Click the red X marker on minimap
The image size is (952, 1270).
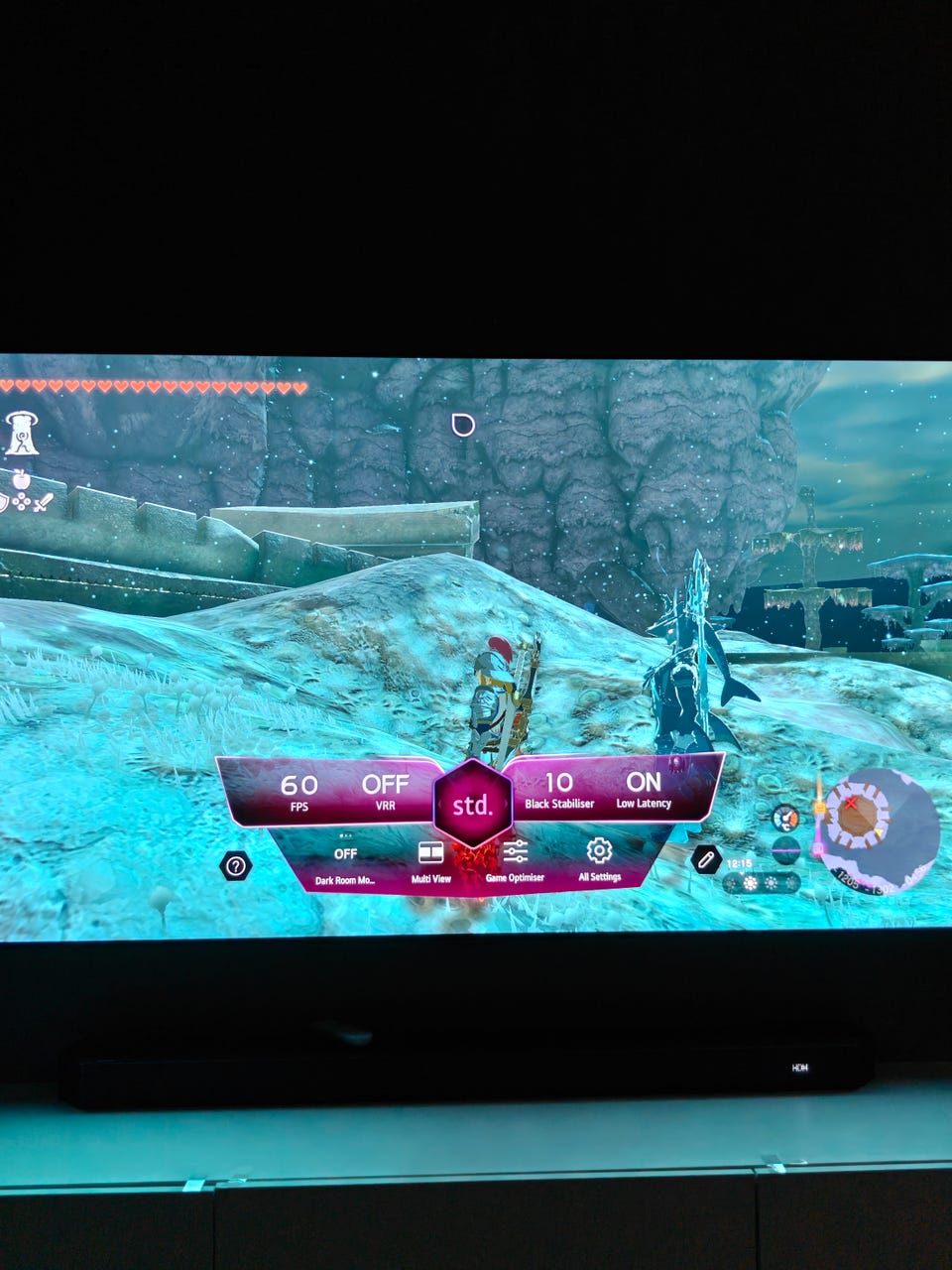point(850,802)
